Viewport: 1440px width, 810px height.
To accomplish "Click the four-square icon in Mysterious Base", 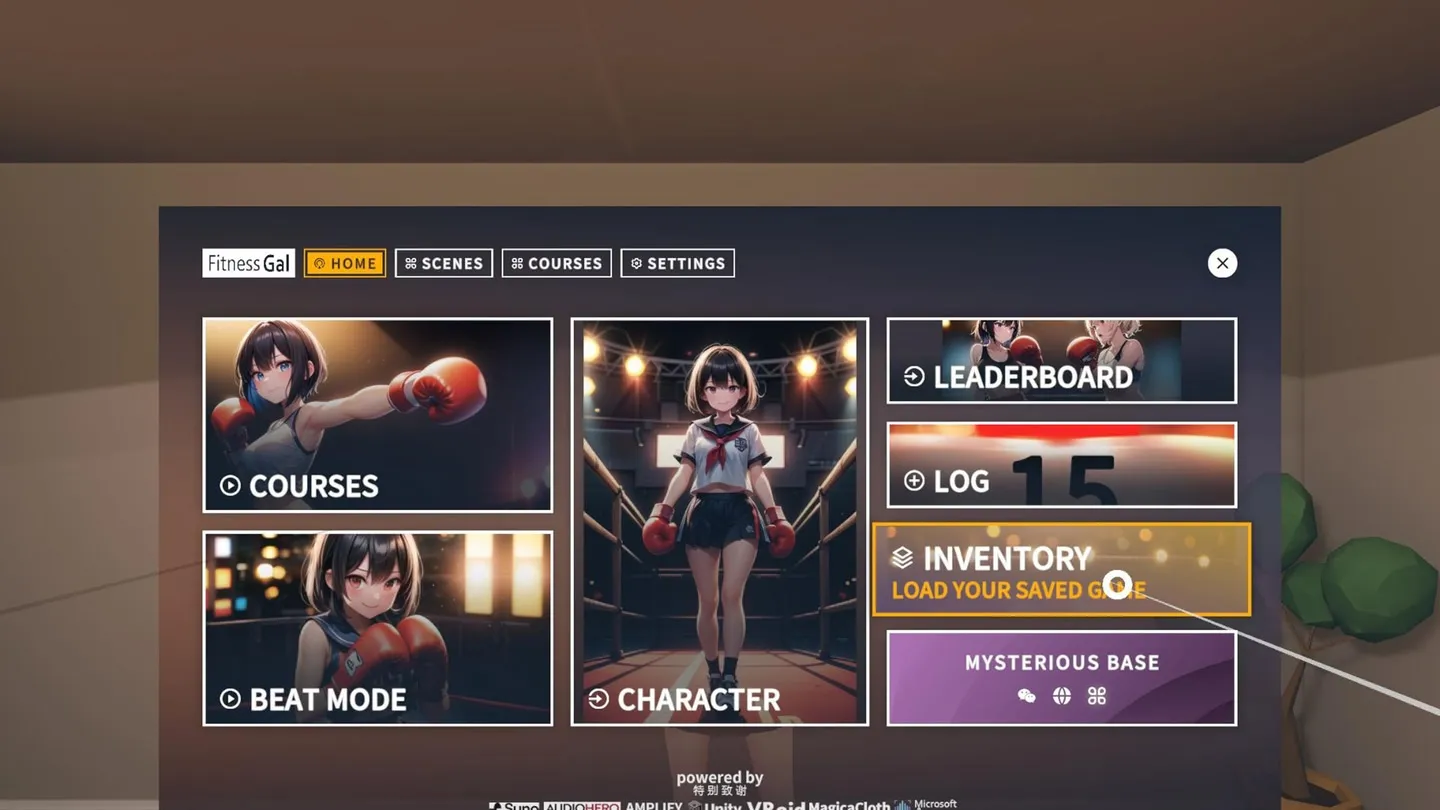I will coord(1097,696).
